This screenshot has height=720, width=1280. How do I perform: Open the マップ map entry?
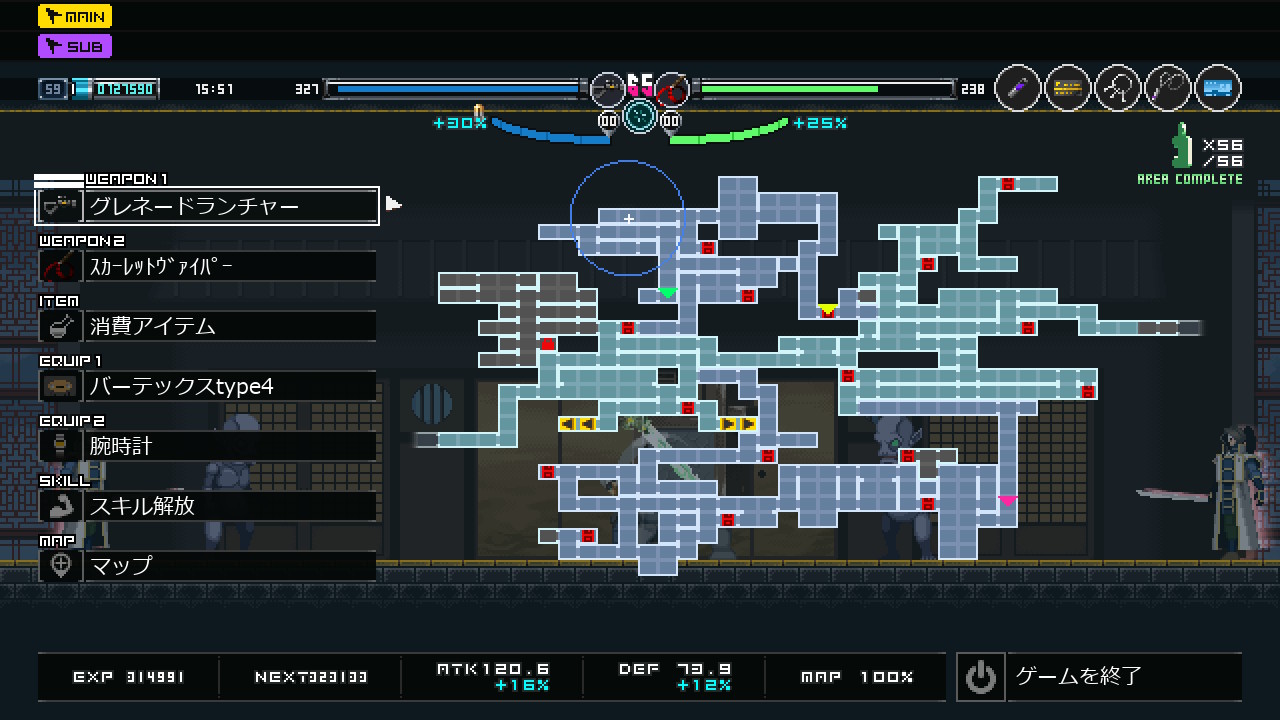pos(207,566)
